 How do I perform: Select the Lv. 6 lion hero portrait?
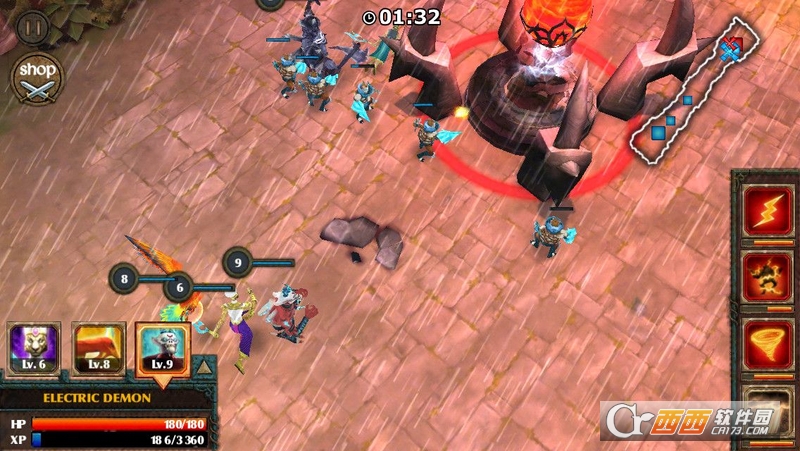(34, 348)
